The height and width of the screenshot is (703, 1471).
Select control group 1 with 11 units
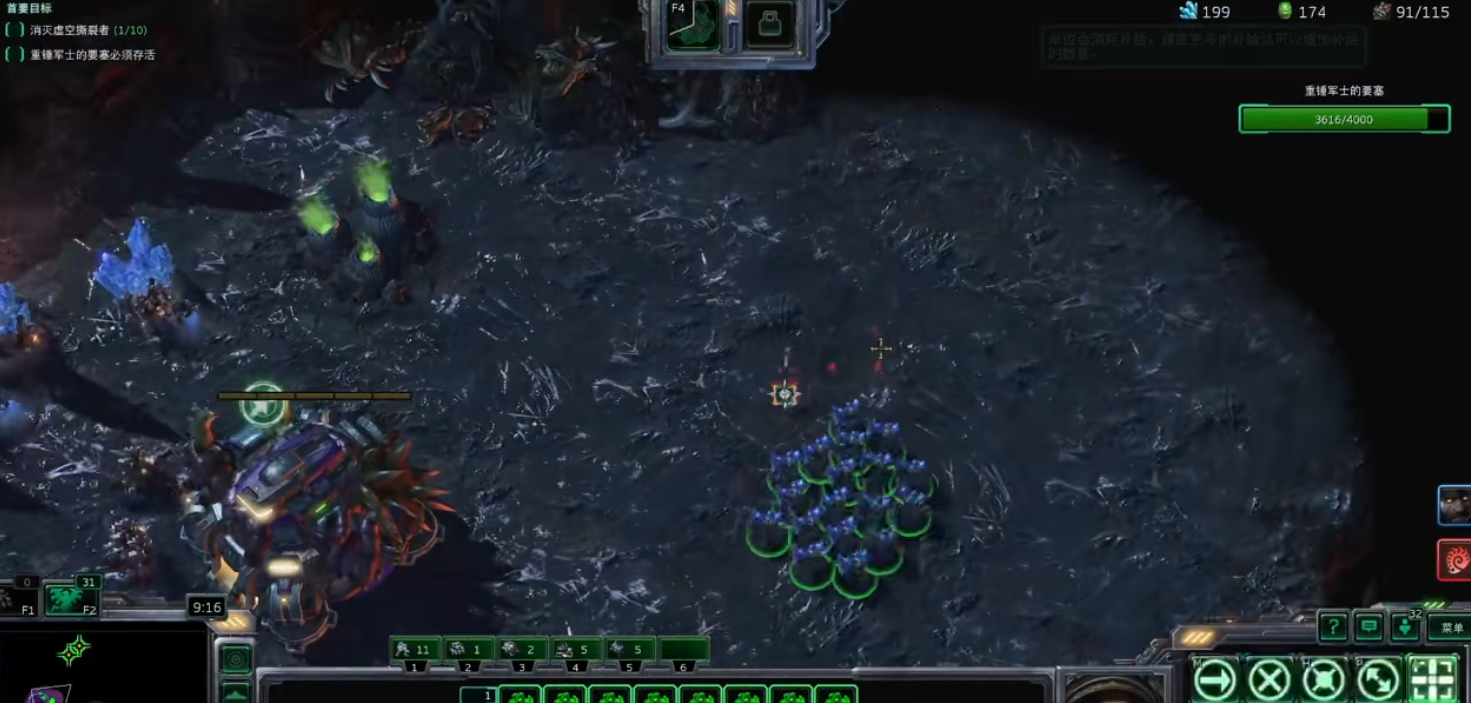415,650
